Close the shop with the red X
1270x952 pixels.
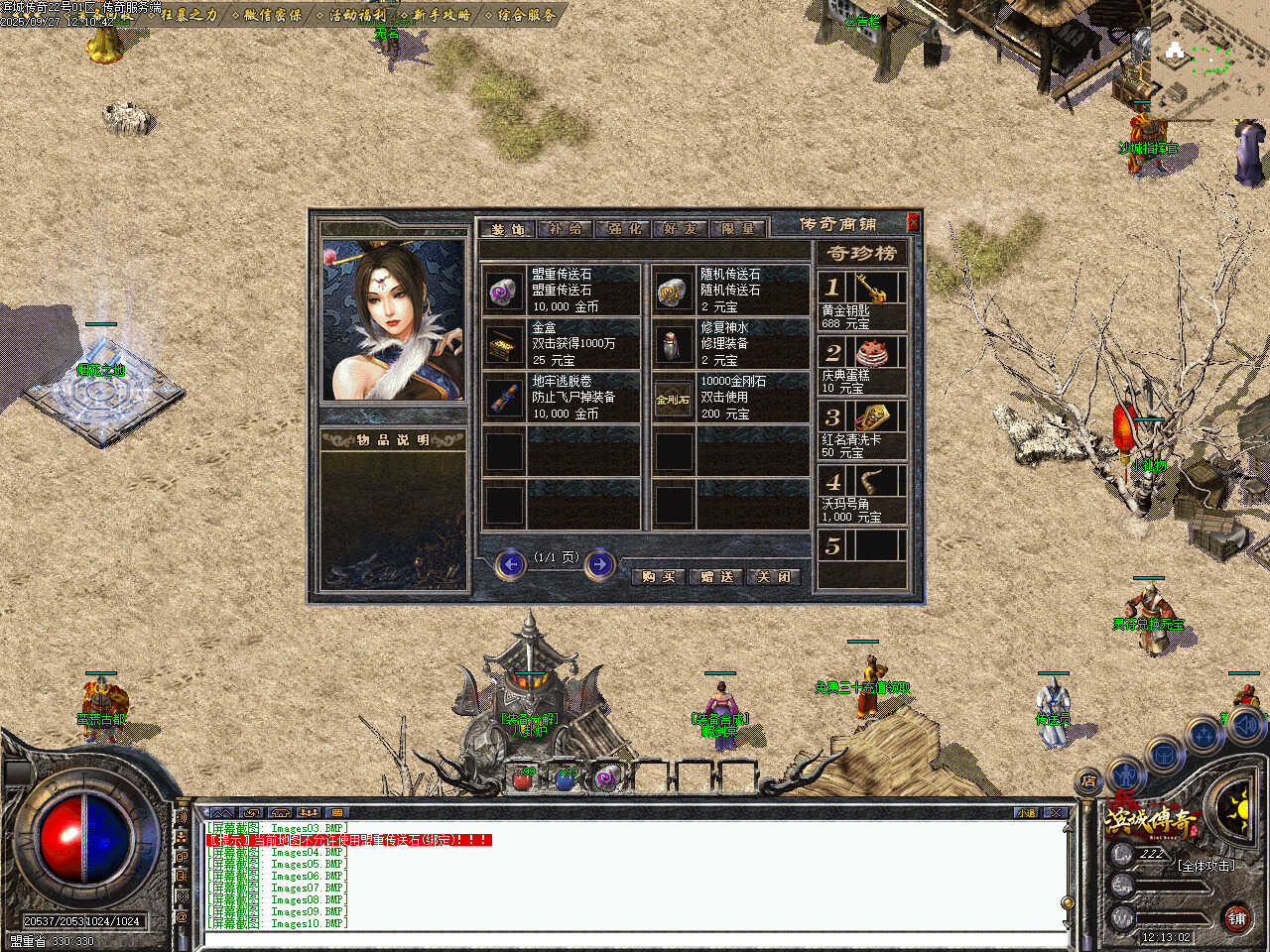pos(913,222)
